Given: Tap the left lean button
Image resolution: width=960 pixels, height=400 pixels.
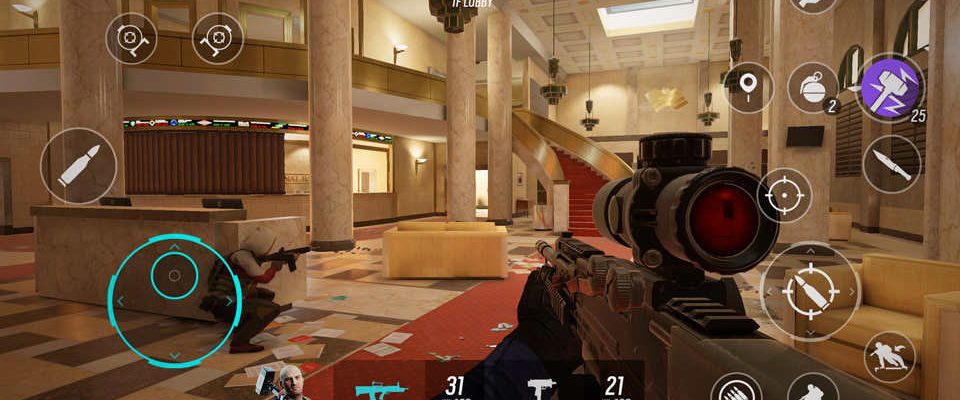Looking at the screenshot, I should (x=132, y=38).
